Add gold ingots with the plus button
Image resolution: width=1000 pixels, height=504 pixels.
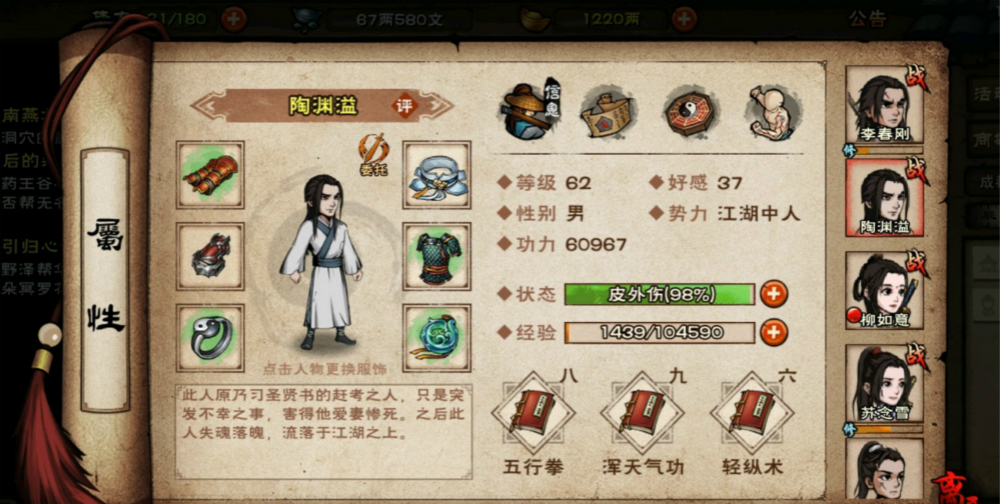(x=684, y=18)
